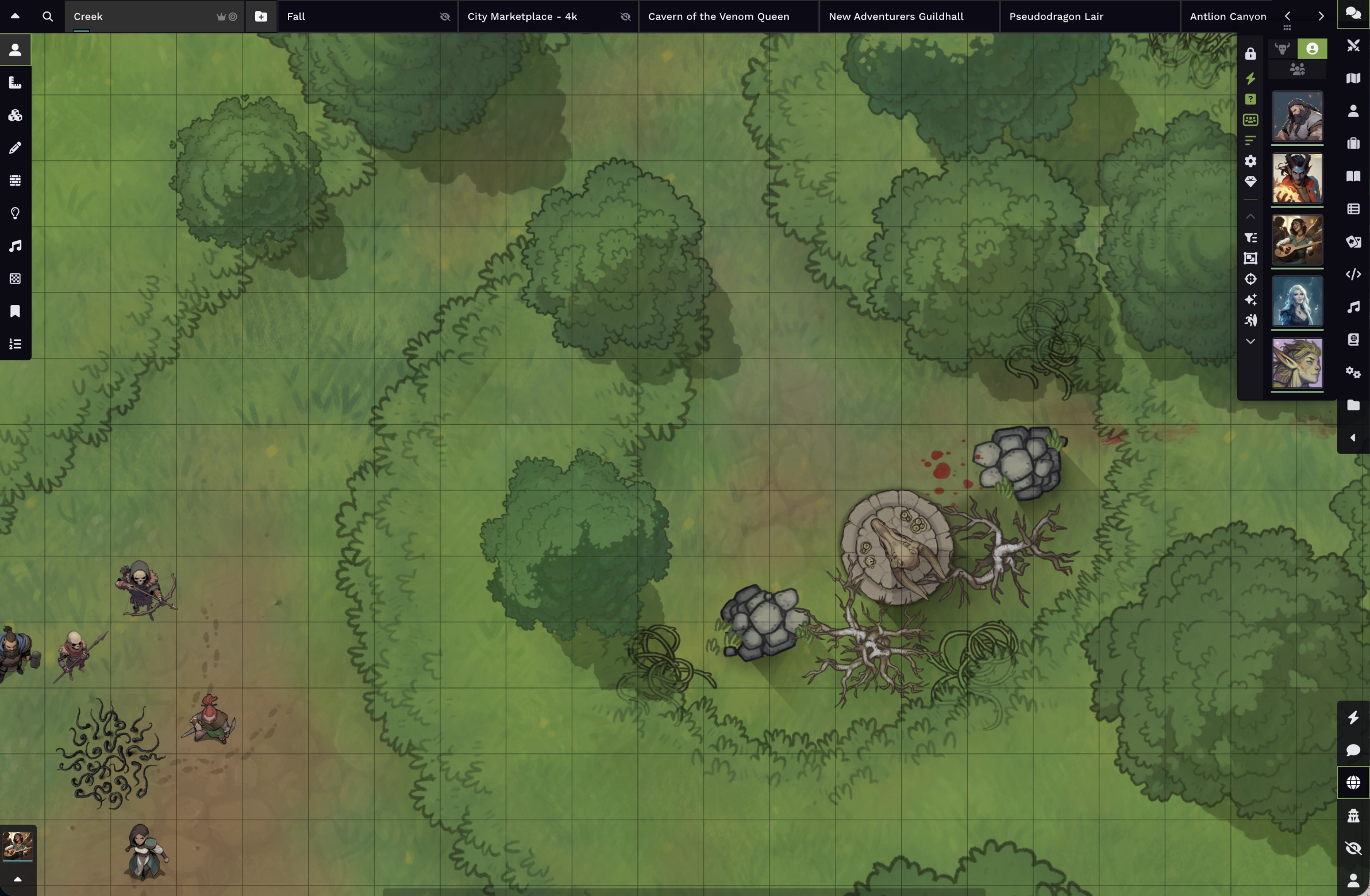Select Cavern of the Venom Queen scene
The image size is (1370, 896).
tap(719, 17)
